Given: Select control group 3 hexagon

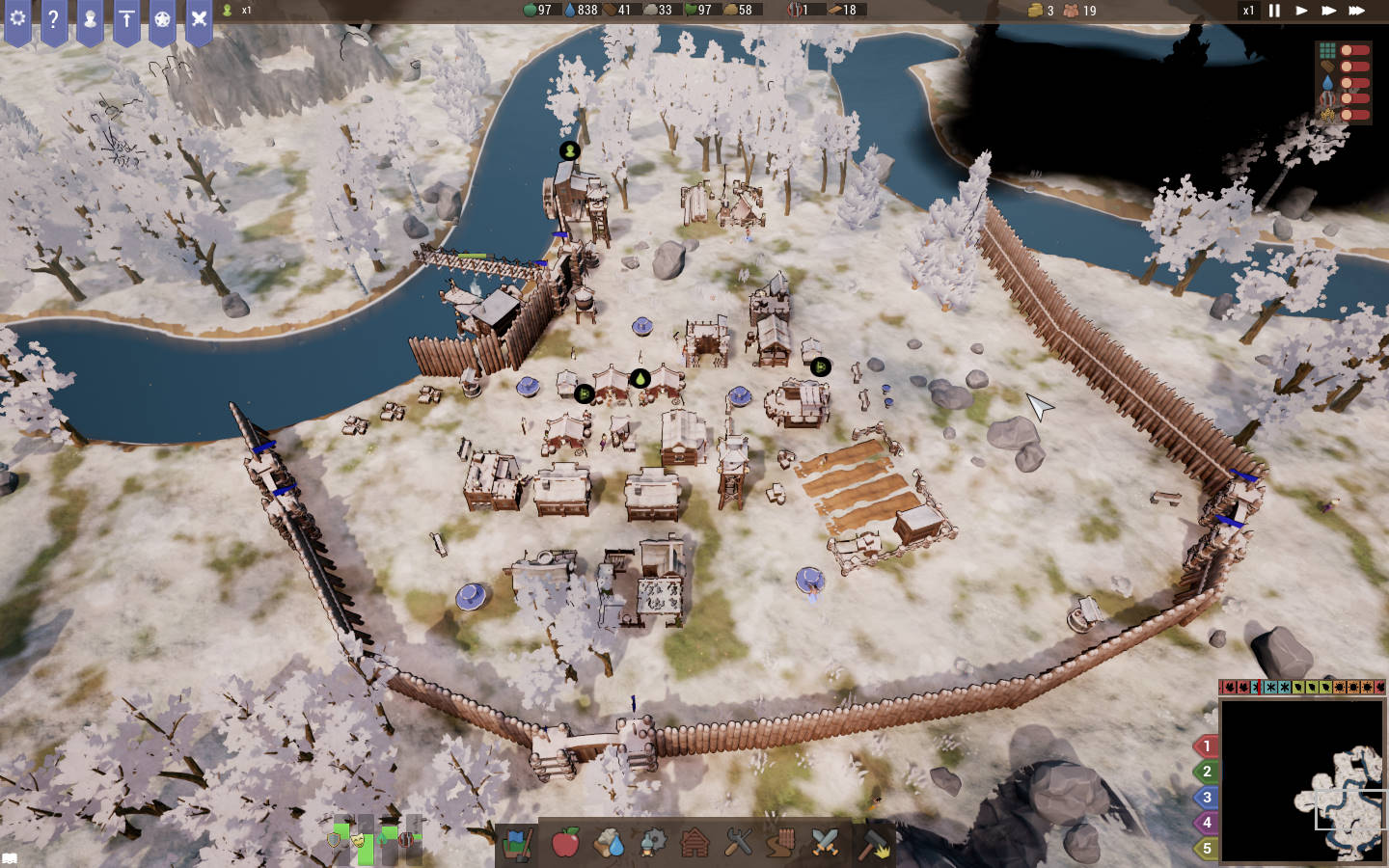Looking at the screenshot, I should (1206, 798).
